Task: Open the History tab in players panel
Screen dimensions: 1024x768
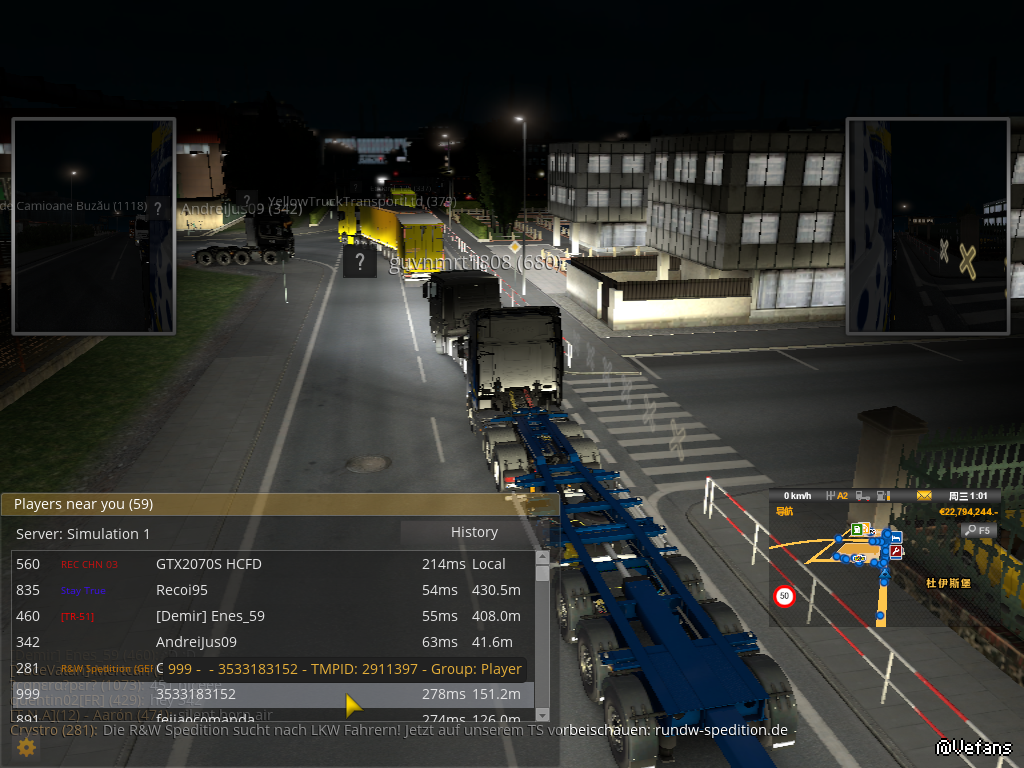Action: [474, 532]
